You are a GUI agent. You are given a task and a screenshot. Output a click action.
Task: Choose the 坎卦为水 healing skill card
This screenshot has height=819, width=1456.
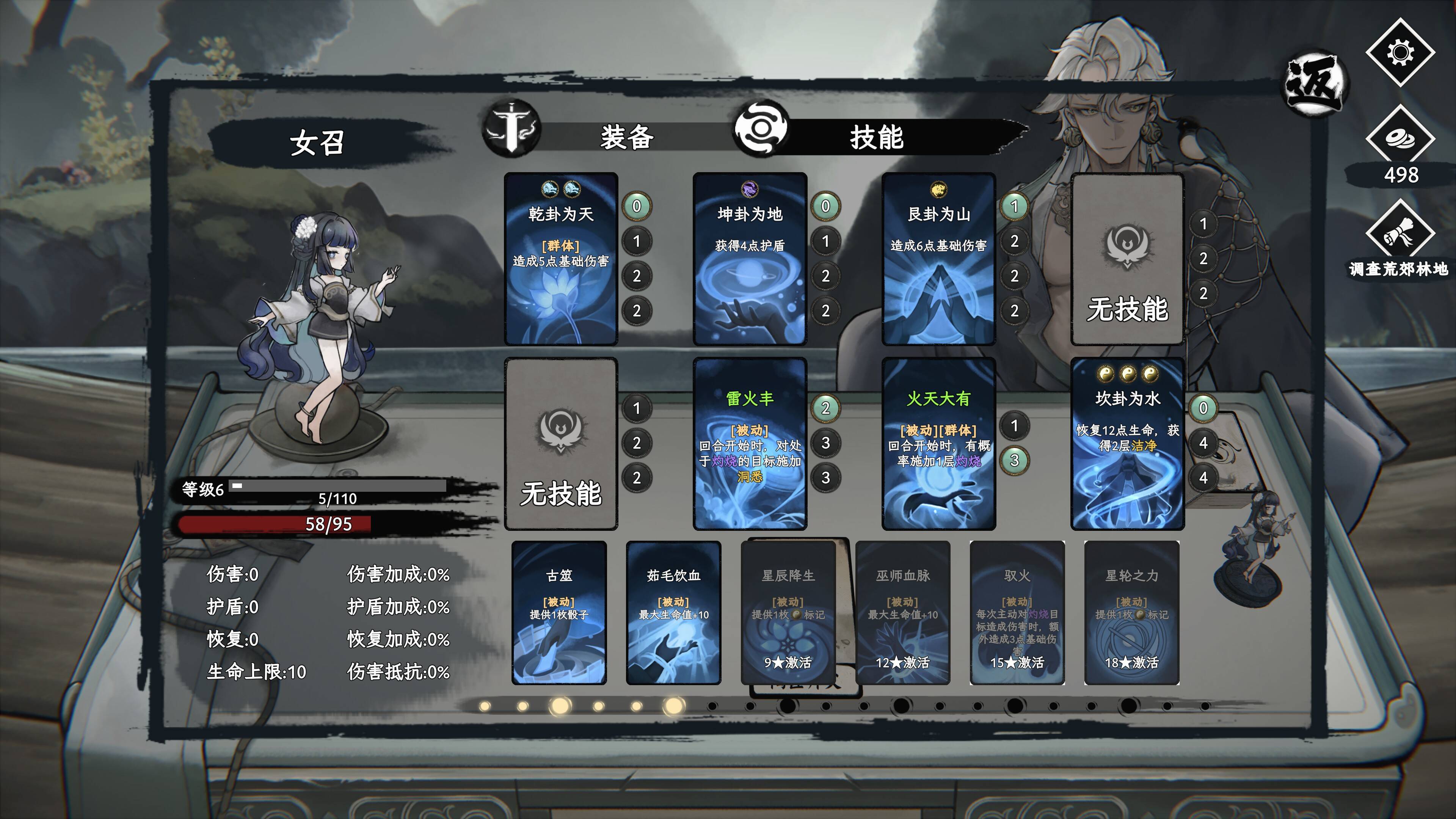[x=1127, y=444]
